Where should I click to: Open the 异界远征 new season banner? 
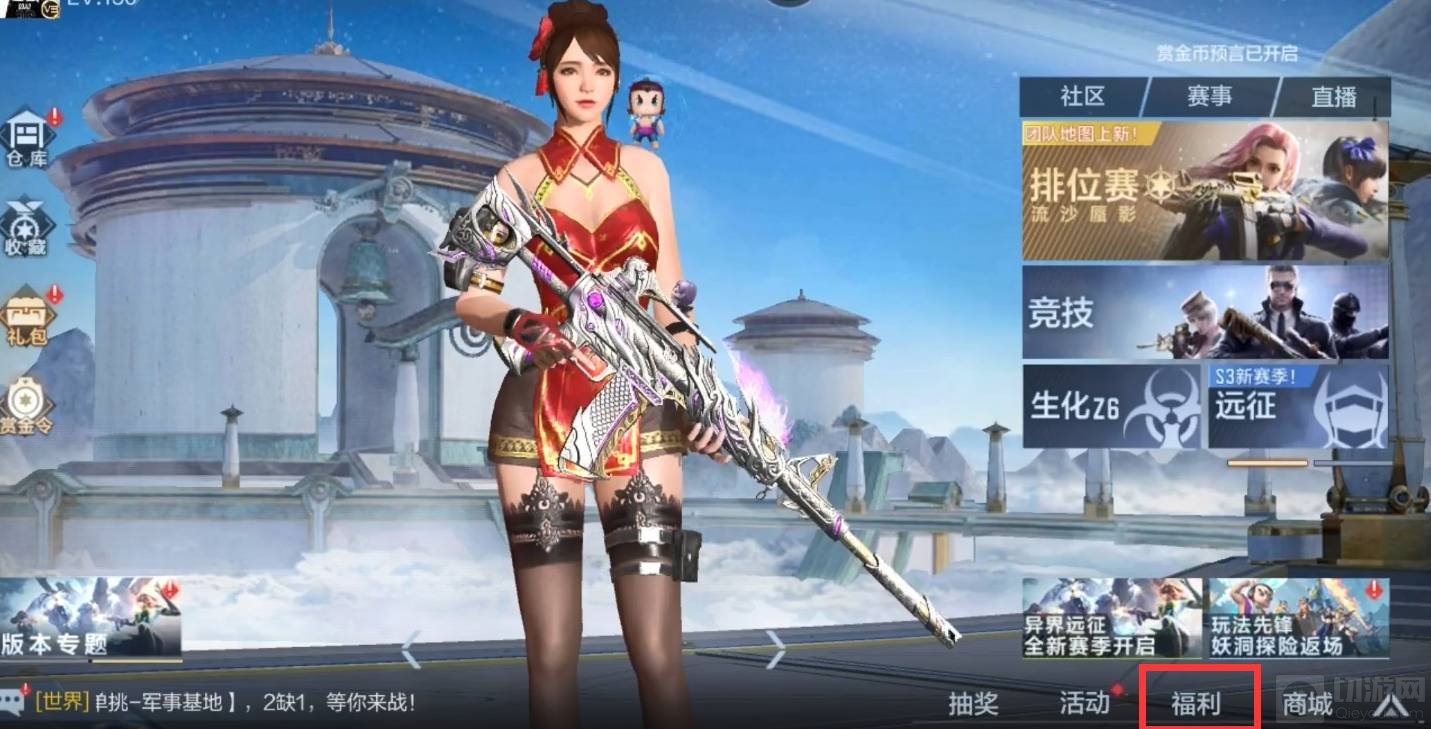[1111, 618]
